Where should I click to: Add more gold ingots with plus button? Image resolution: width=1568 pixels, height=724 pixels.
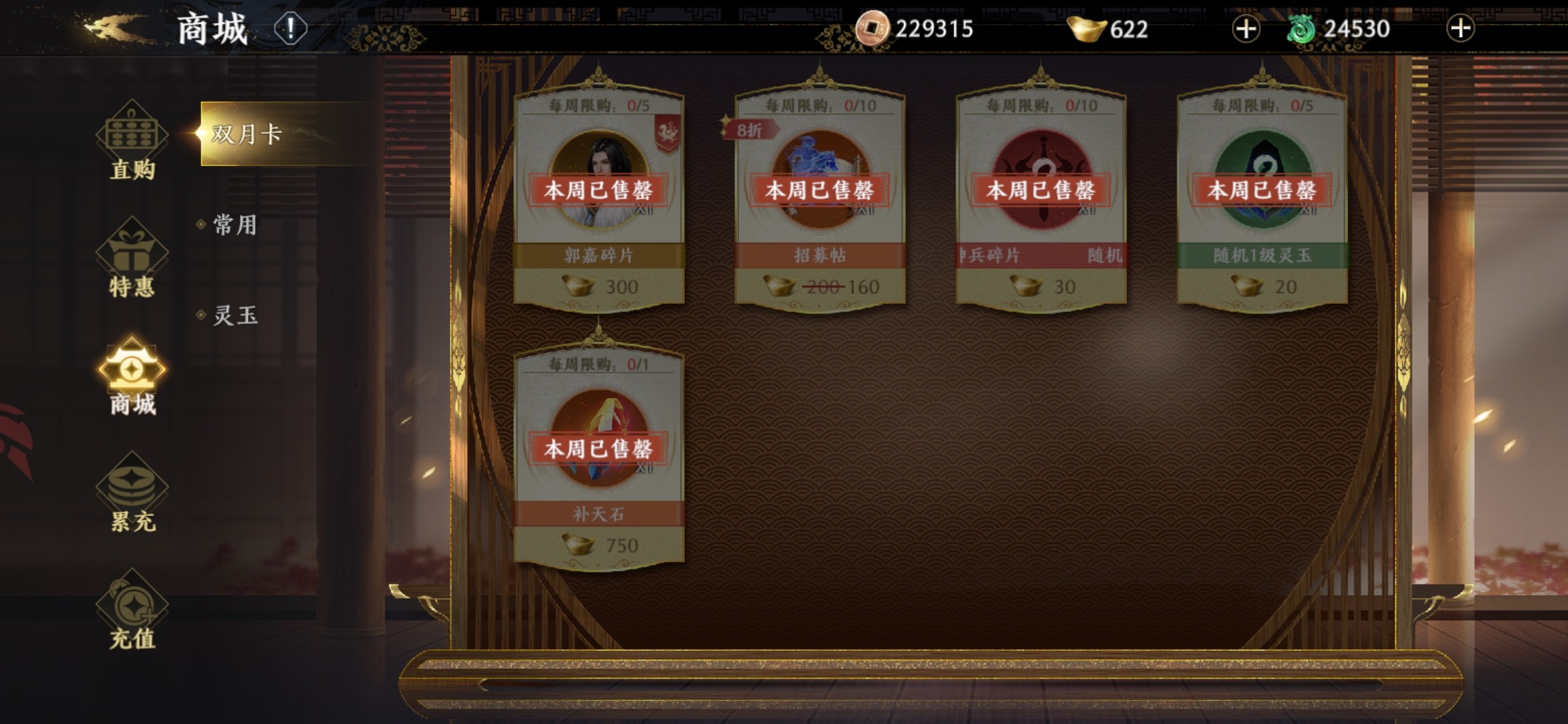click(1246, 29)
